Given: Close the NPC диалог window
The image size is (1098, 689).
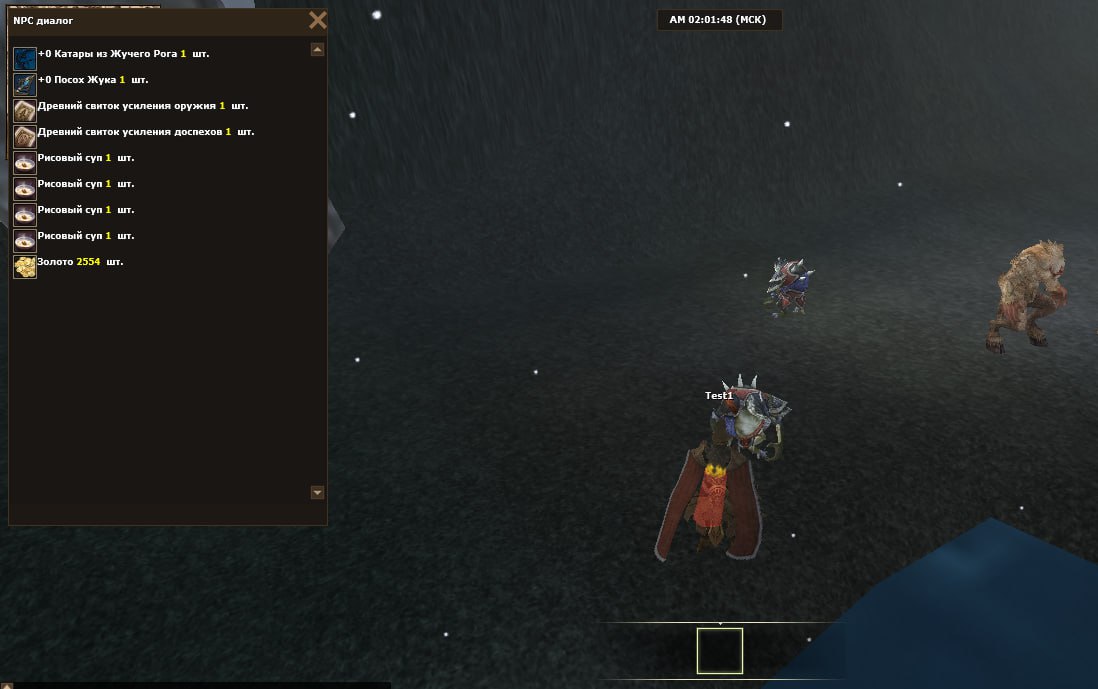Looking at the screenshot, I should [x=317, y=20].
